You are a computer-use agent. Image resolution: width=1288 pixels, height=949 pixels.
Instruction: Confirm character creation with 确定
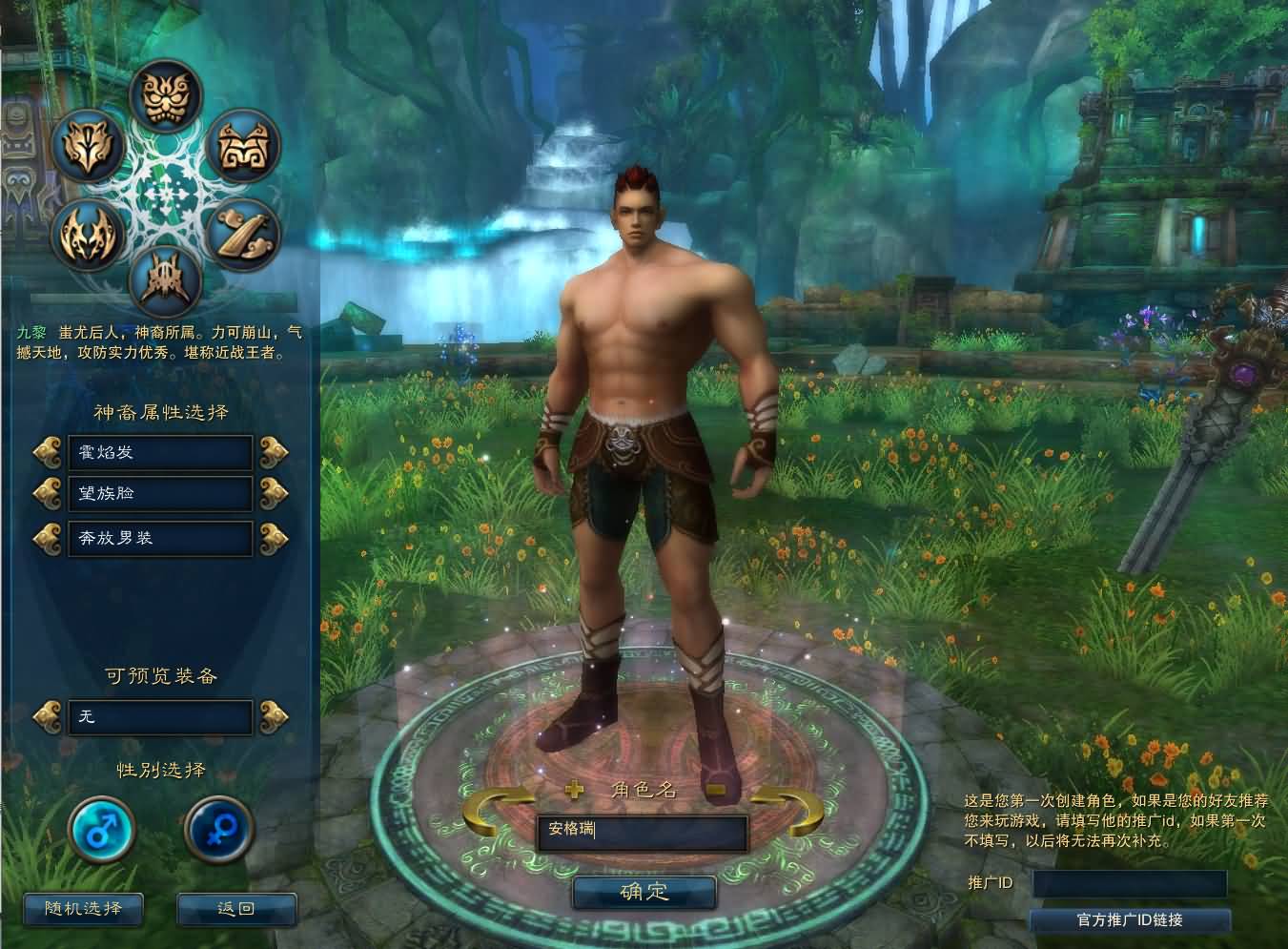(x=644, y=893)
